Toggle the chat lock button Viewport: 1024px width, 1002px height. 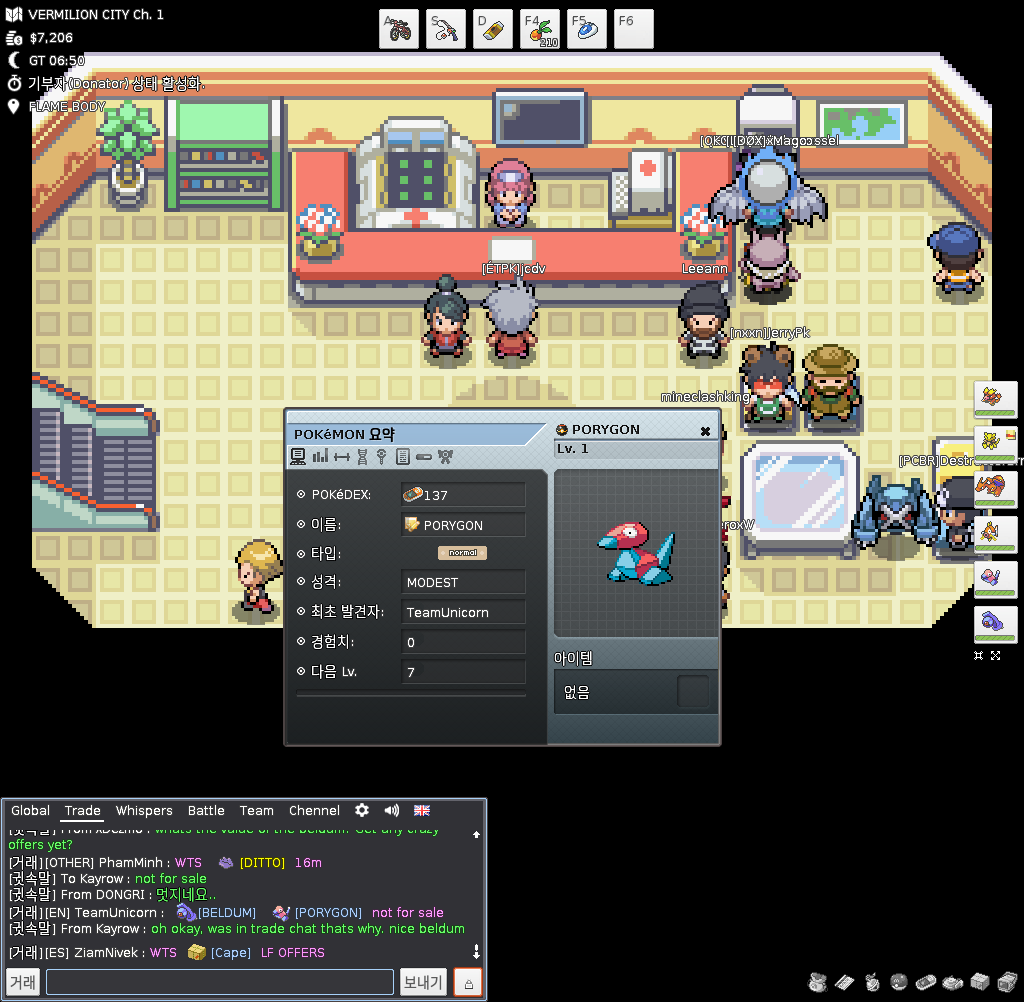[x=468, y=982]
